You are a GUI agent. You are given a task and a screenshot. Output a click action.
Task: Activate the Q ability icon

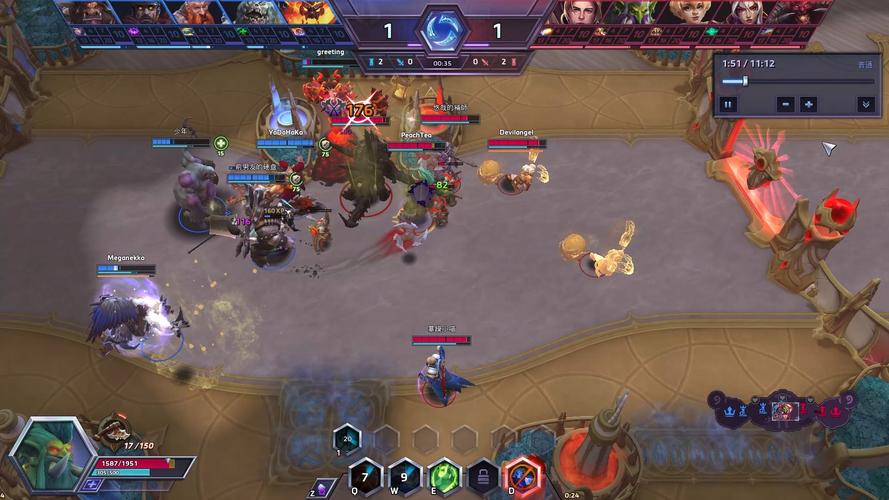(366, 475)
